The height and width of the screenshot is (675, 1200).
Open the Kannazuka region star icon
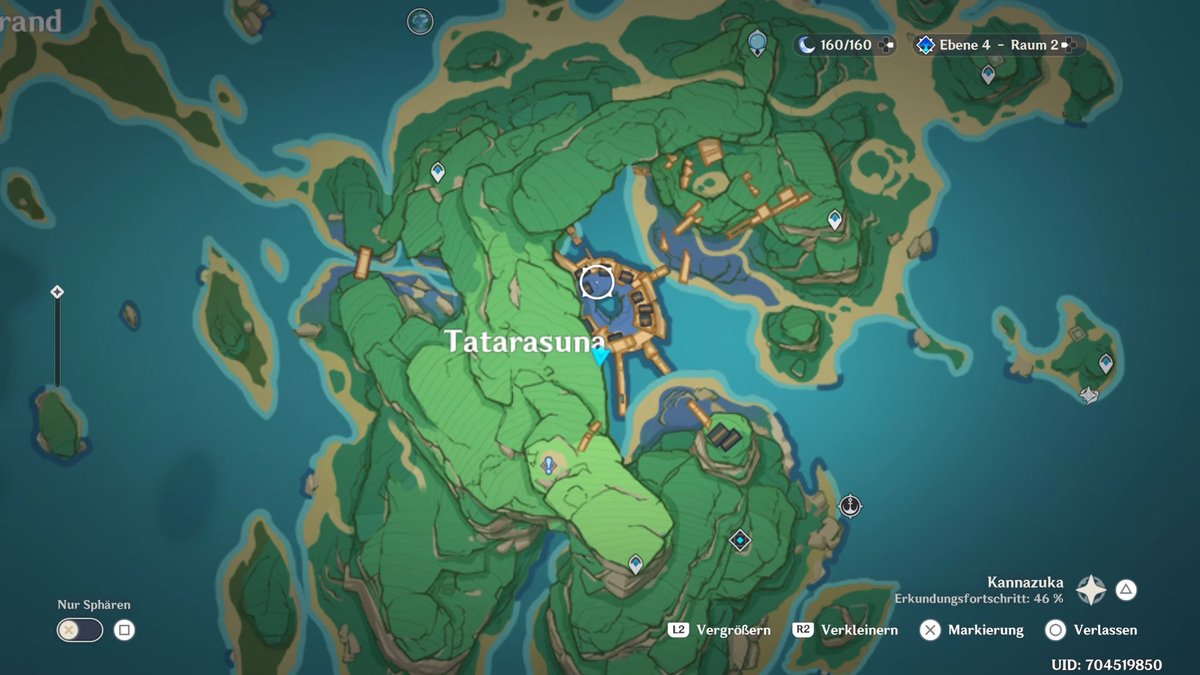click(x=1090, y=590)
